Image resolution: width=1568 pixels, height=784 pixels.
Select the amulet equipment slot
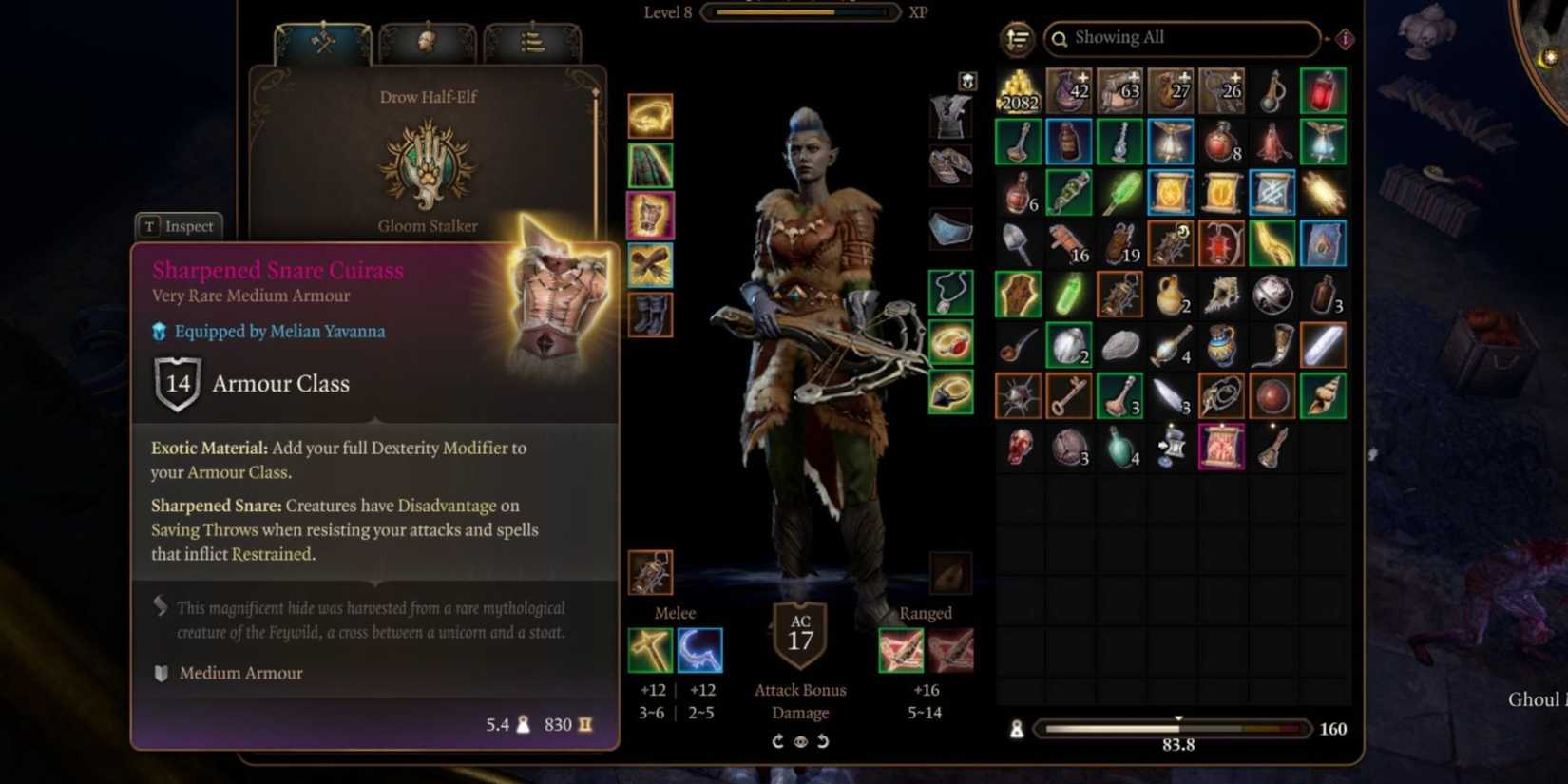951,291
